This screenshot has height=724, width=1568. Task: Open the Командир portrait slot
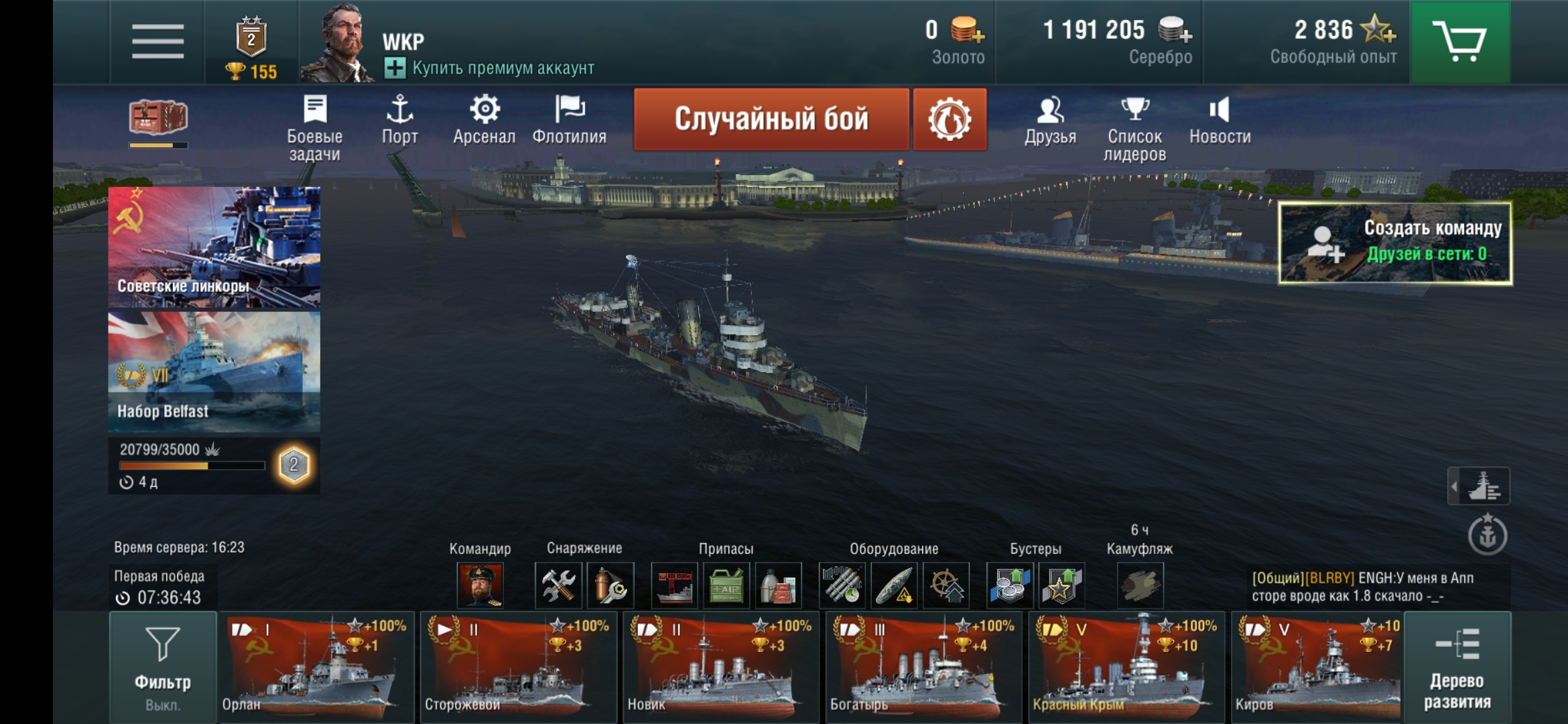pos(480,585)
